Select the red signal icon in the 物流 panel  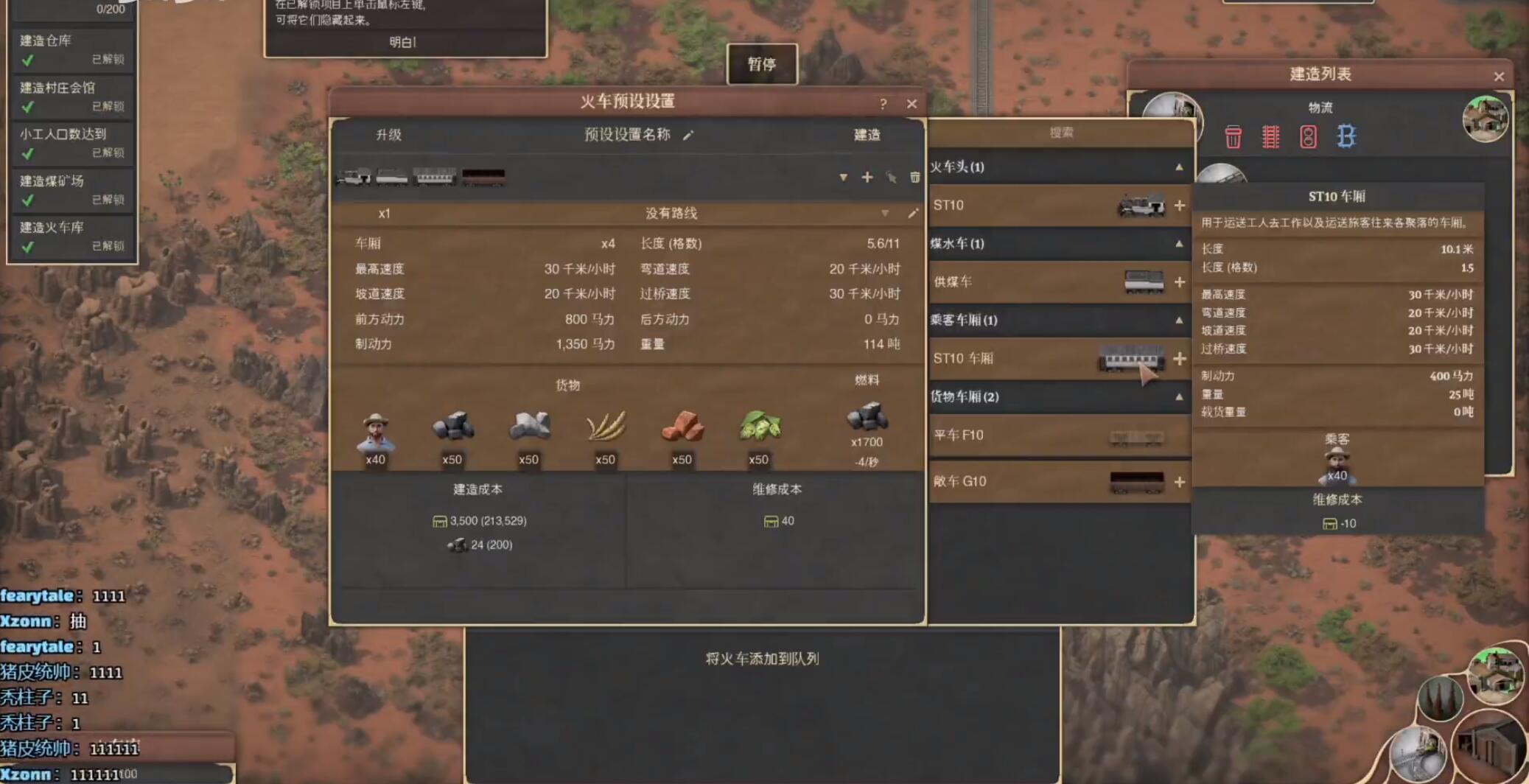[1308, 137]
